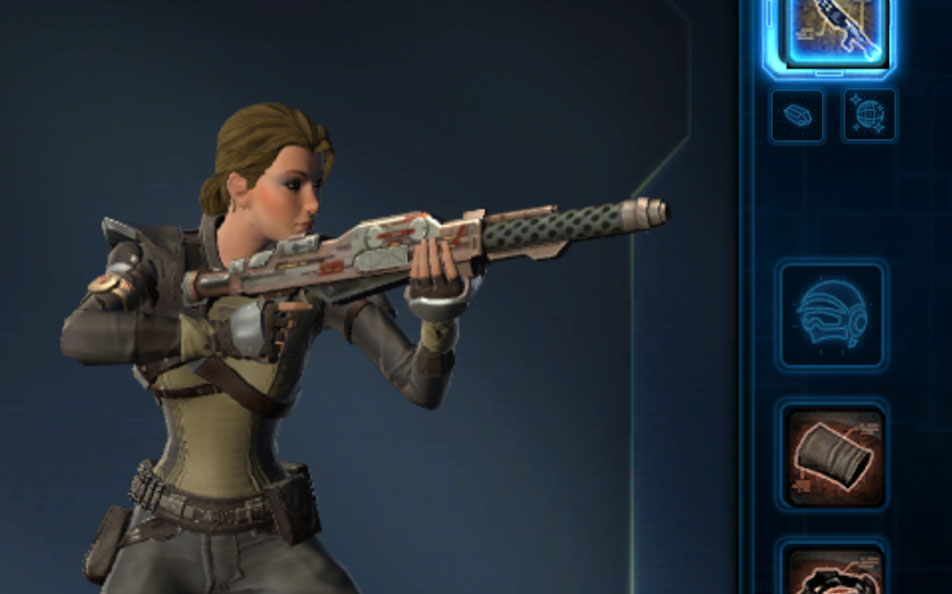Click the small brick-shaped icon button
Image resolution: width=952 pixels, height=594 pixels.
[797, 115]
